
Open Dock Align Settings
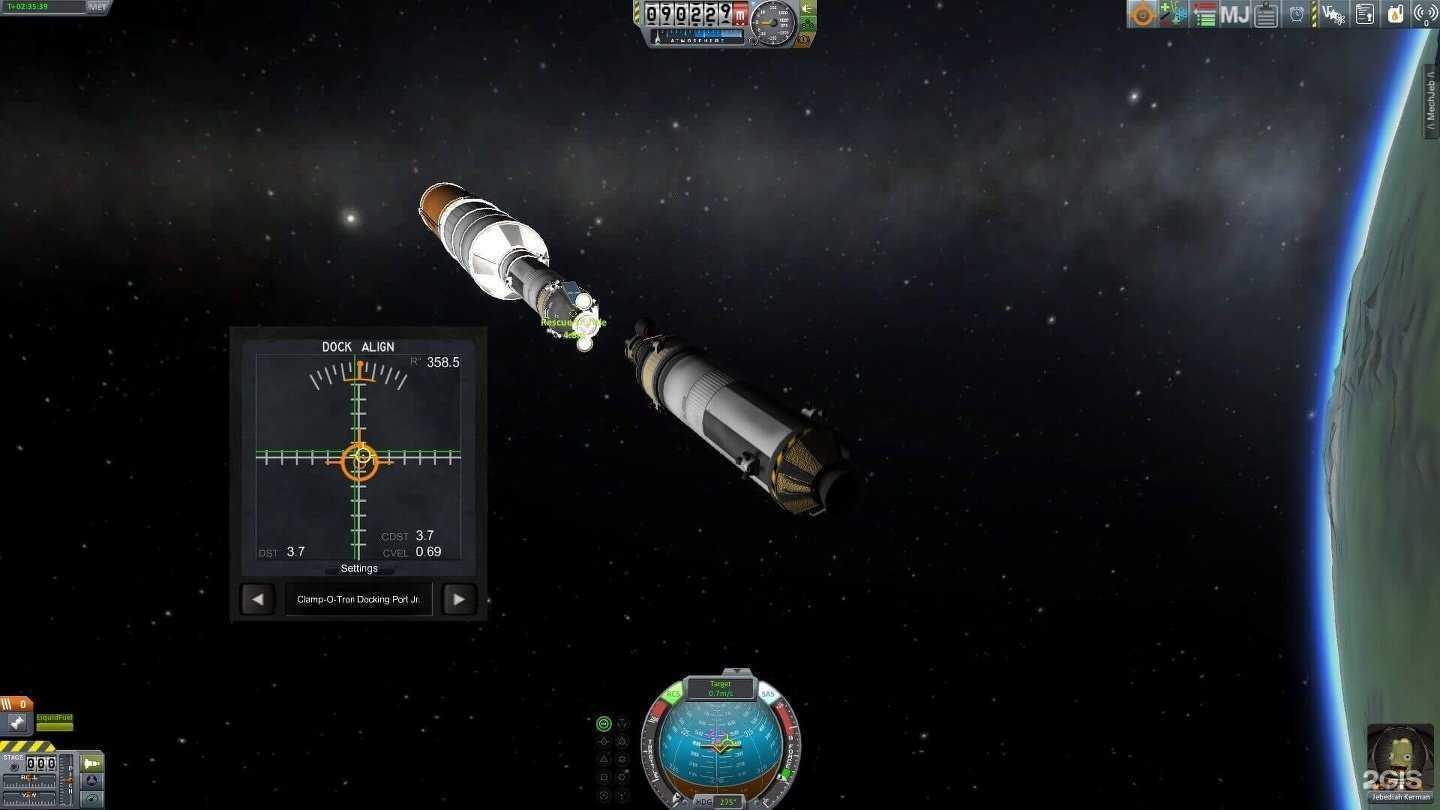359,569
